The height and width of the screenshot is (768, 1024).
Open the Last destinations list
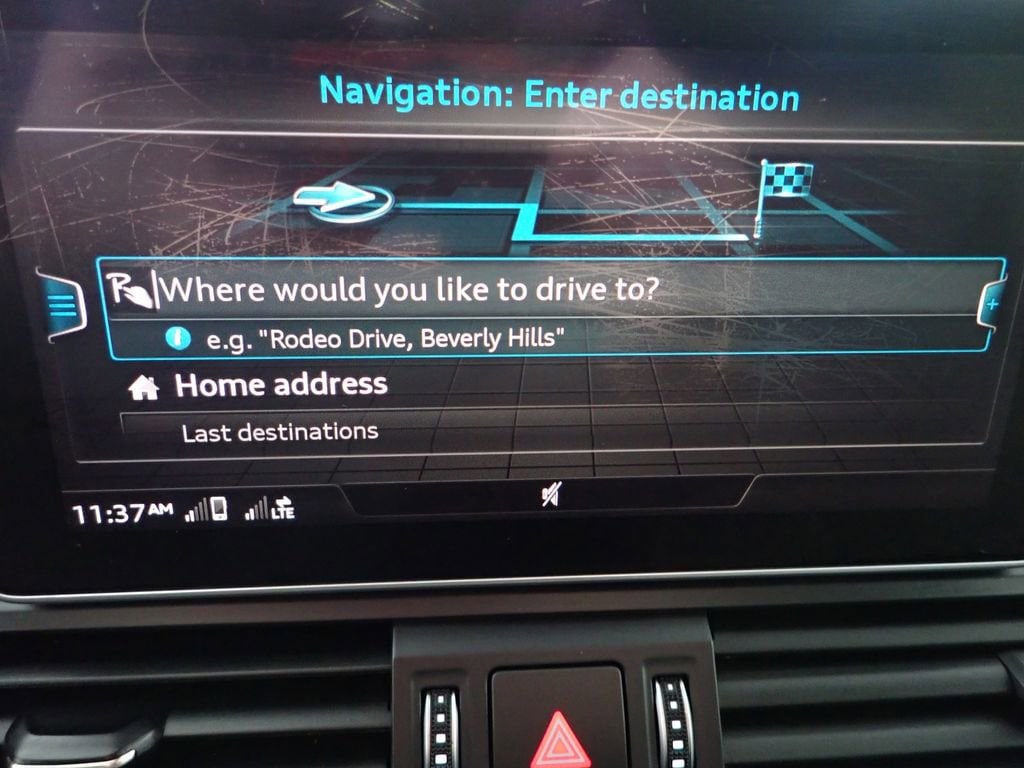tap(280, 432)
